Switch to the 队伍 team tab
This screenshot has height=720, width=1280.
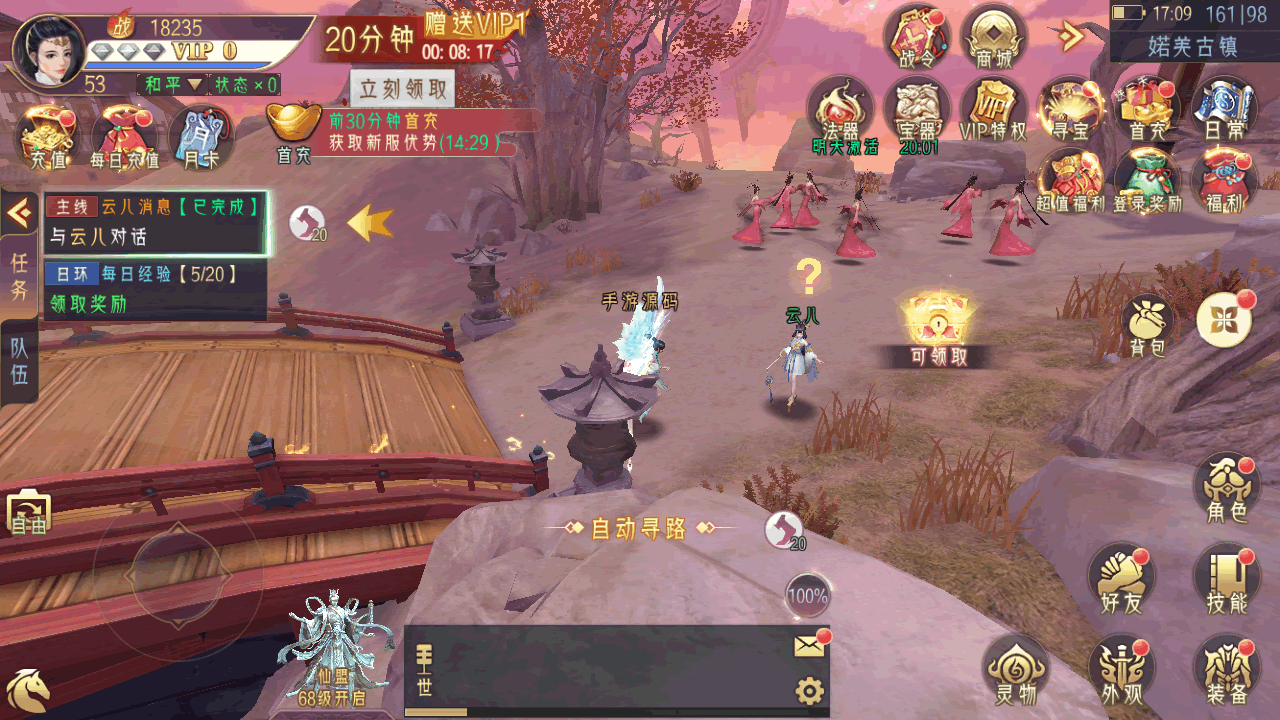point(19,362)
